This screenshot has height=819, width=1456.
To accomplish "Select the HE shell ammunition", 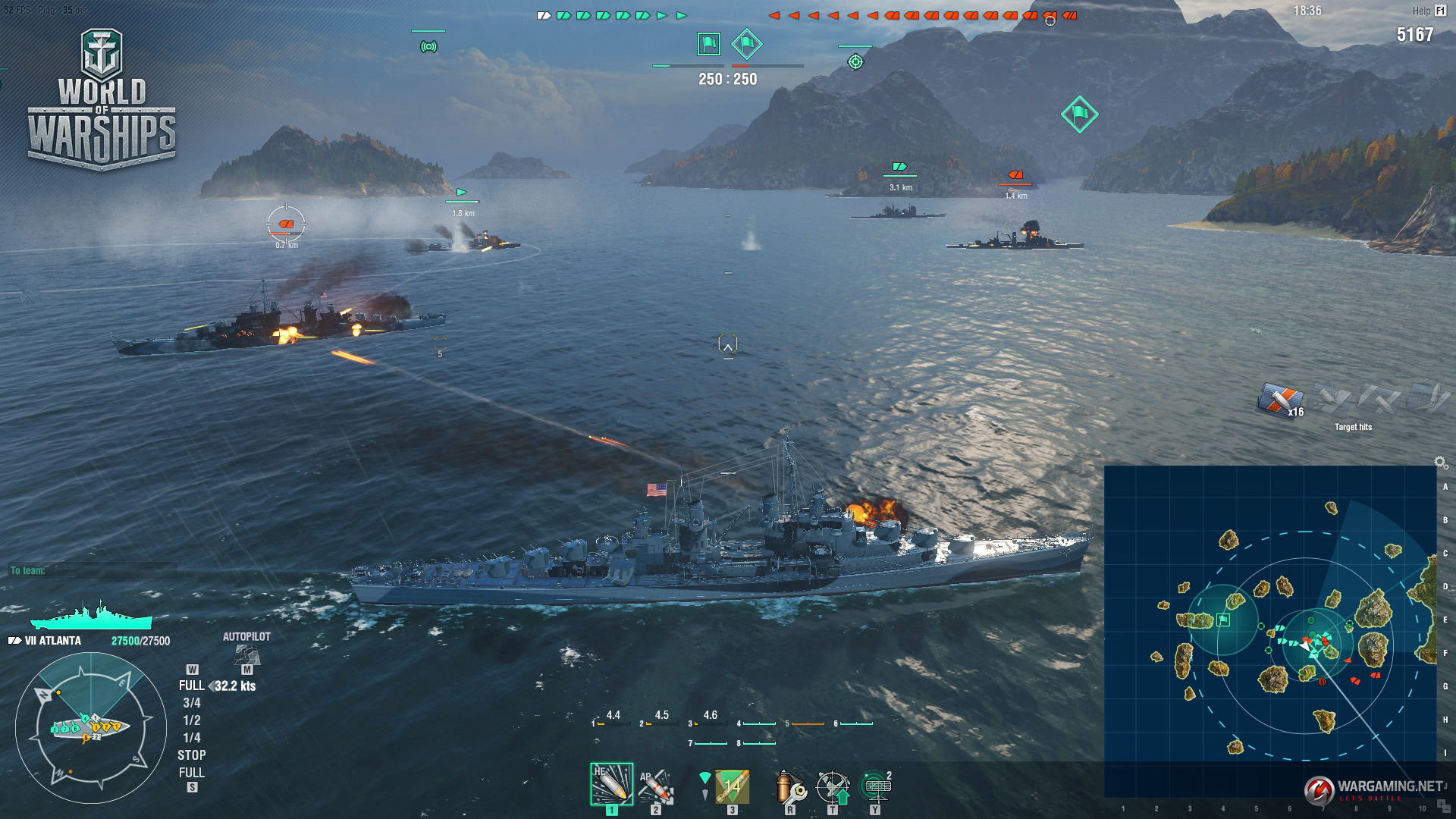I will [611, 784].
